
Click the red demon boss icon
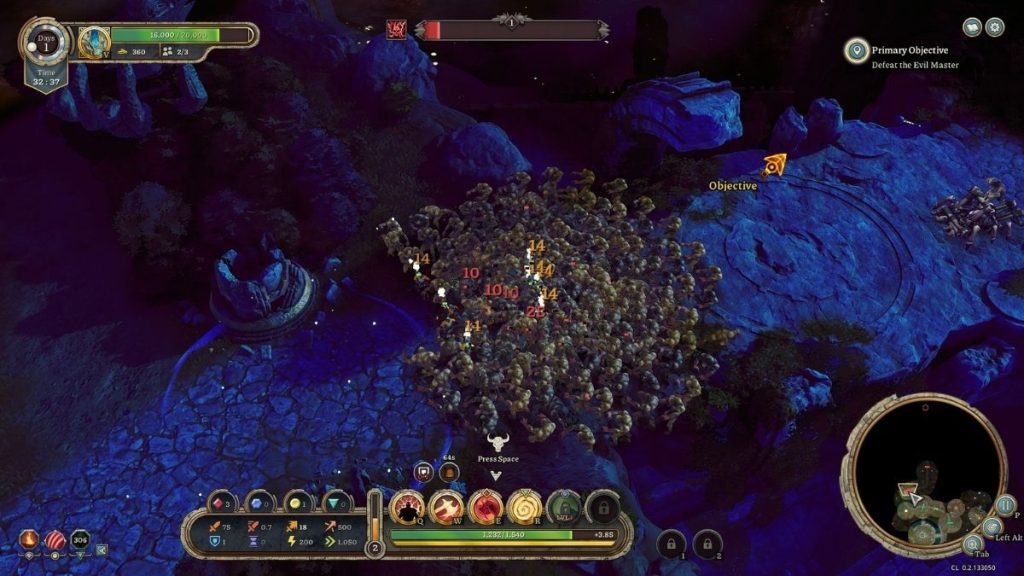coord(395,29)
